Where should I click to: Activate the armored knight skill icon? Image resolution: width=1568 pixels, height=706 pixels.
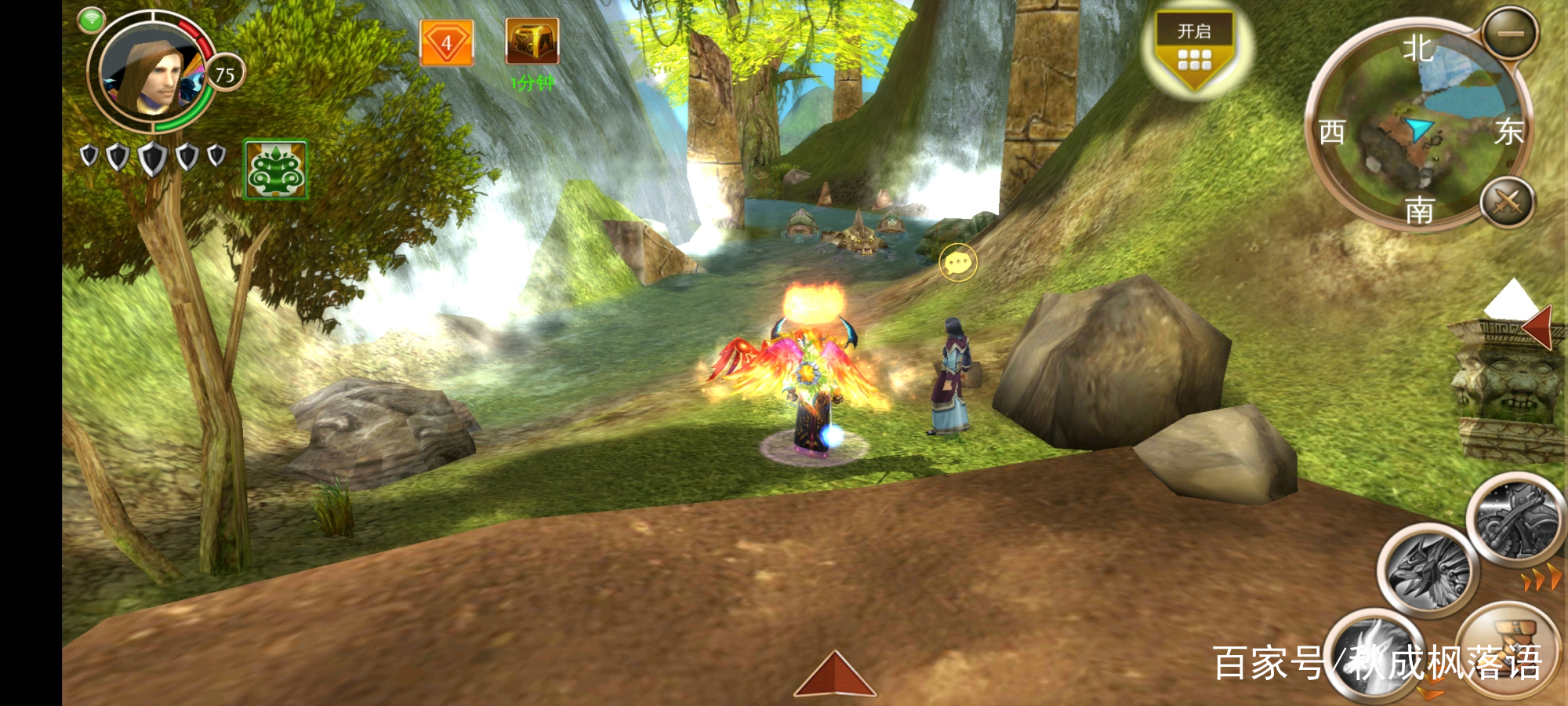click(x=1515, y=520)
